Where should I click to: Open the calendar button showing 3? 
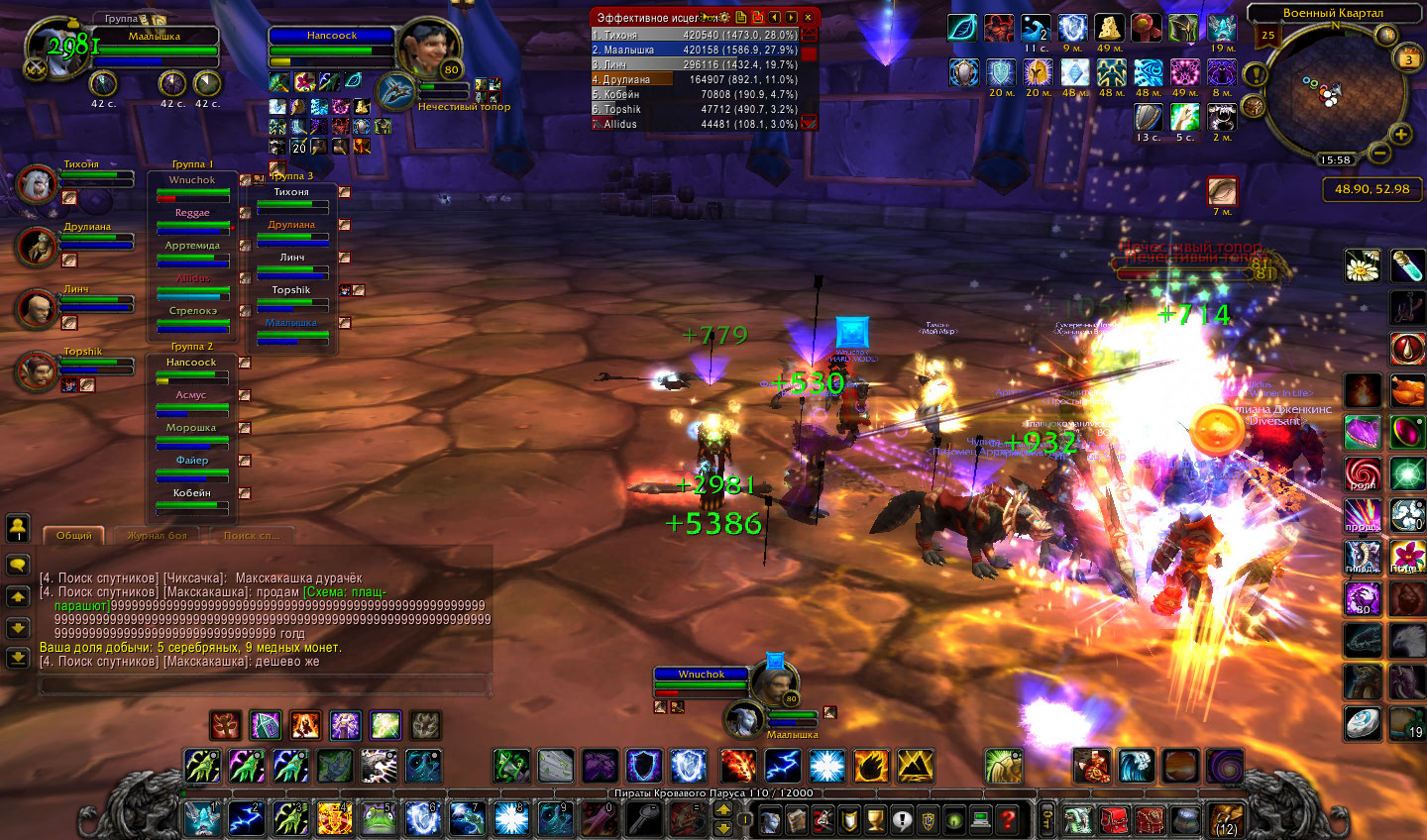[1409, 59]
